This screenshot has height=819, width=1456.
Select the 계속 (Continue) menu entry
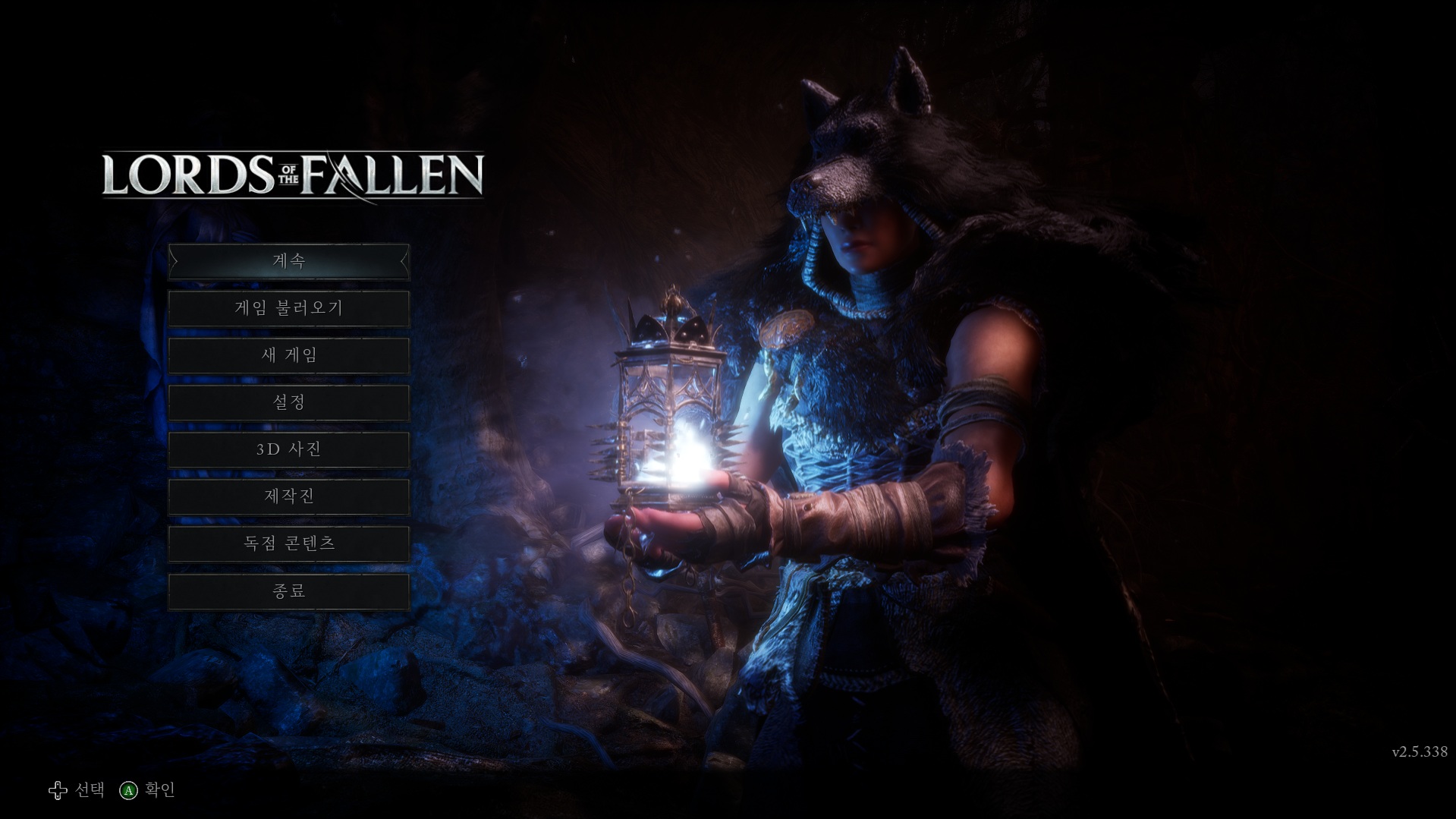(288, 261)
